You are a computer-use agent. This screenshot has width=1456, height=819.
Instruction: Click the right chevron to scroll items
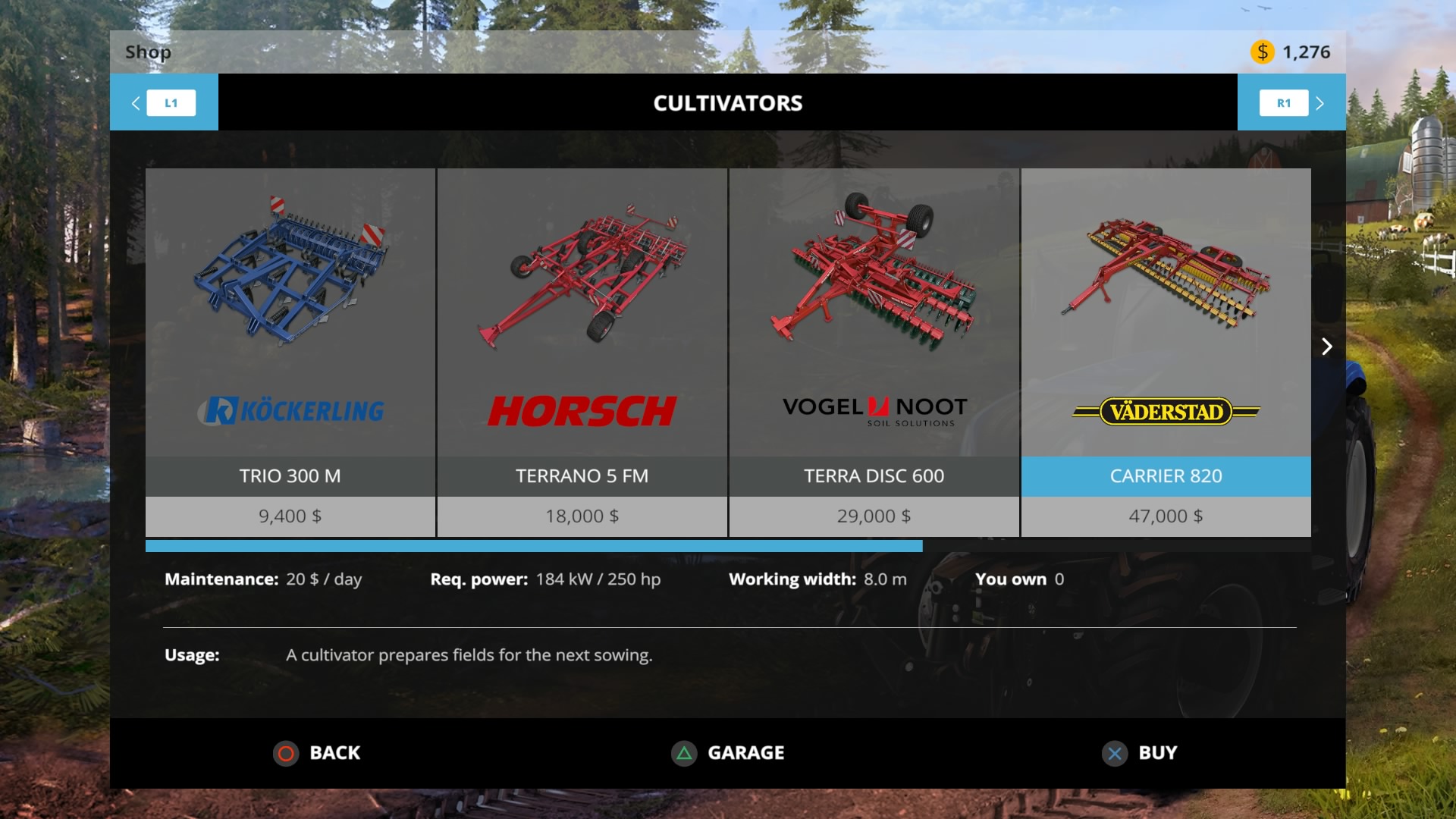pos(1327,347)
